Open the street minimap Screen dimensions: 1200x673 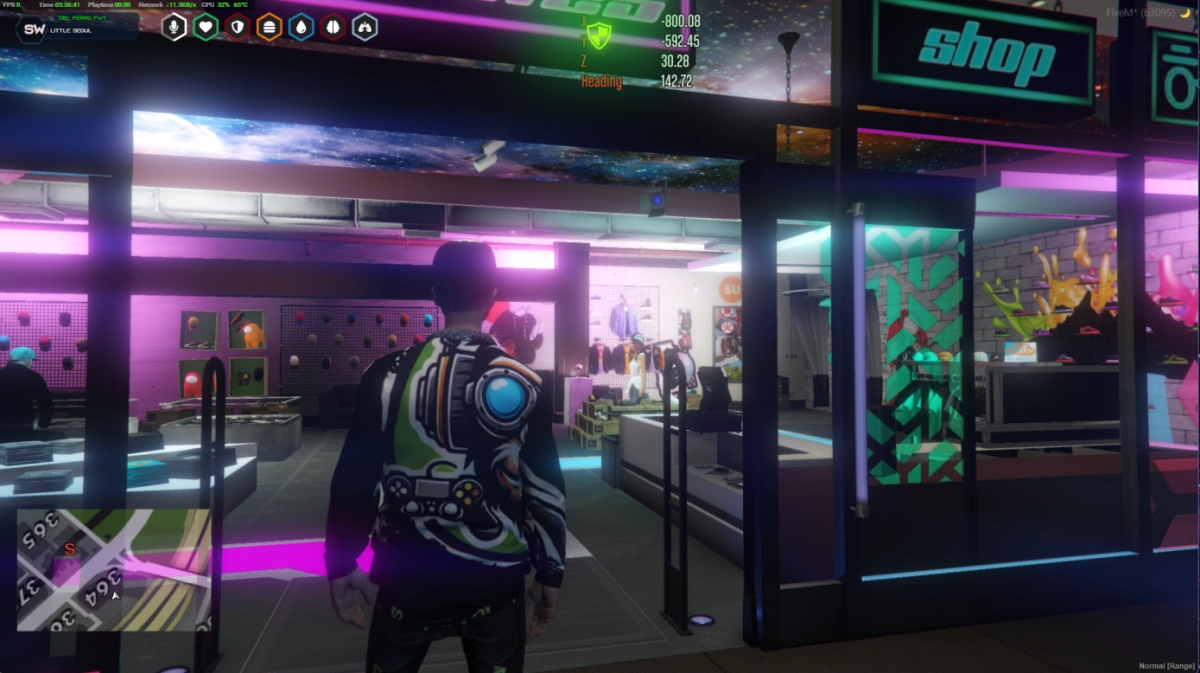pyautogui.click(x=113, y=570)
